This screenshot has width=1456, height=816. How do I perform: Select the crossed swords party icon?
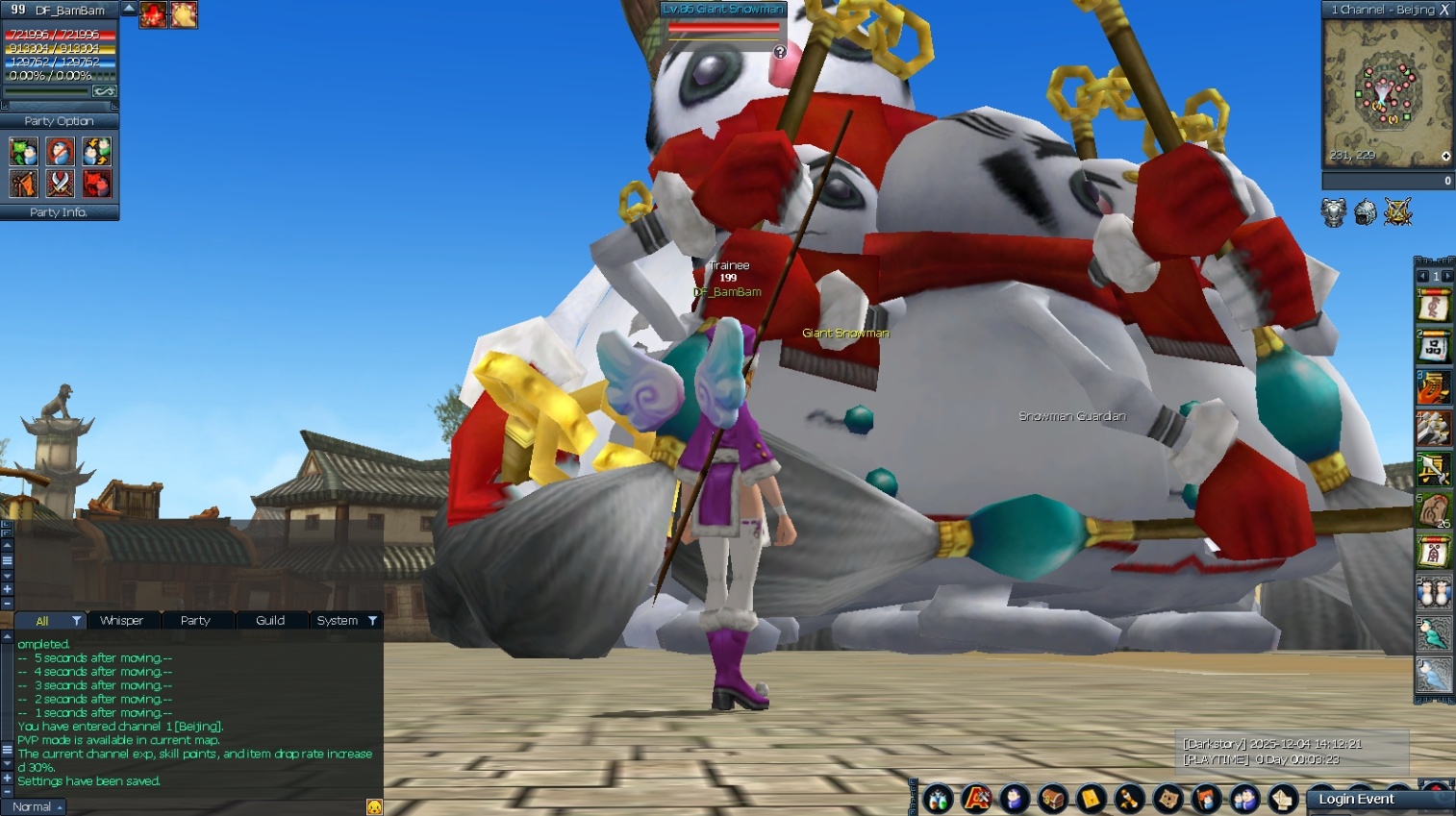(60, 183)
